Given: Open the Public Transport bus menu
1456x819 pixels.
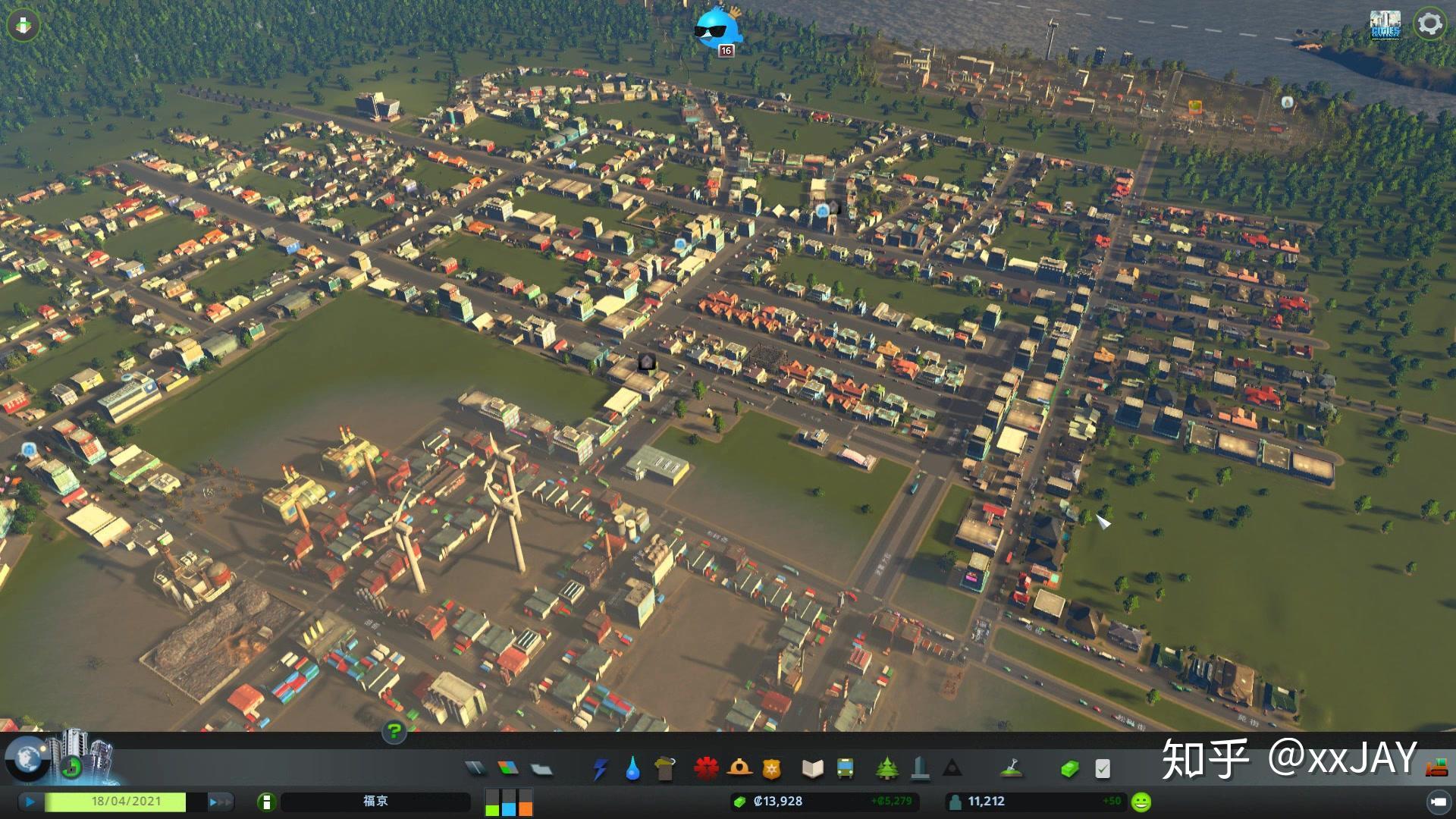Looking at the screenshot, I should click(845, 769).
